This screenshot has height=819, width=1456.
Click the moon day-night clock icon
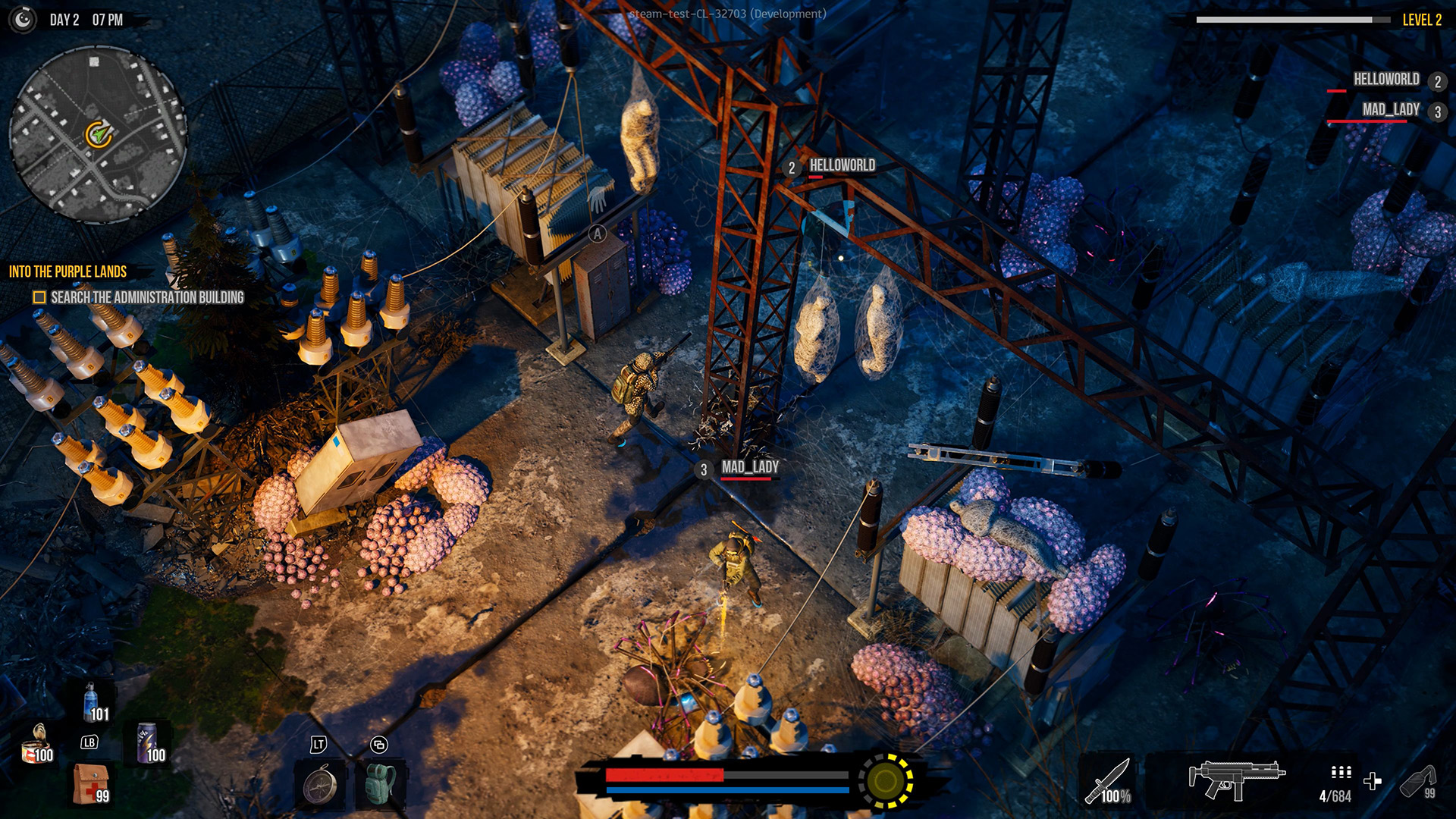tap(23, 20)
